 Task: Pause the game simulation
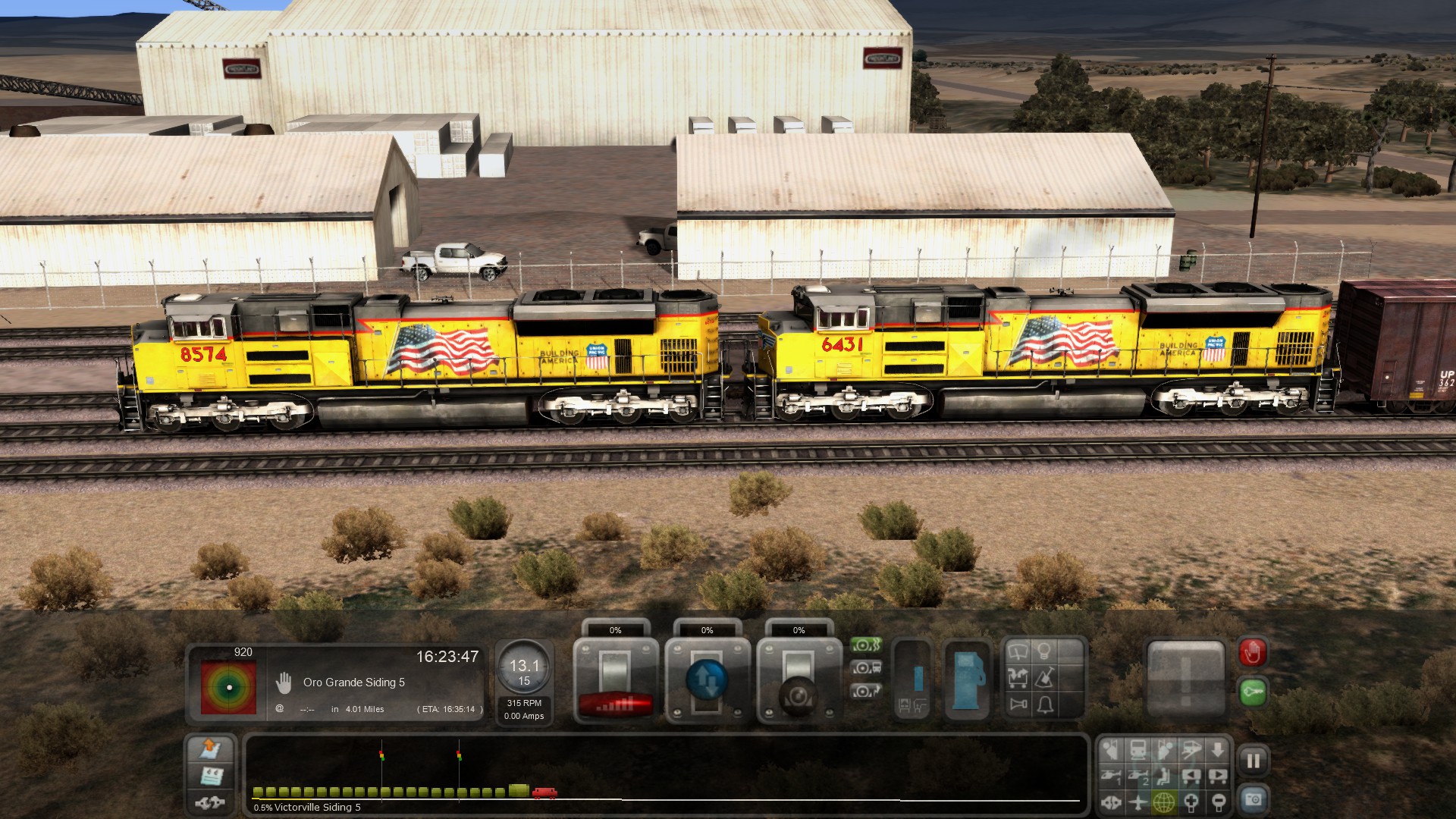point(1253,761)
